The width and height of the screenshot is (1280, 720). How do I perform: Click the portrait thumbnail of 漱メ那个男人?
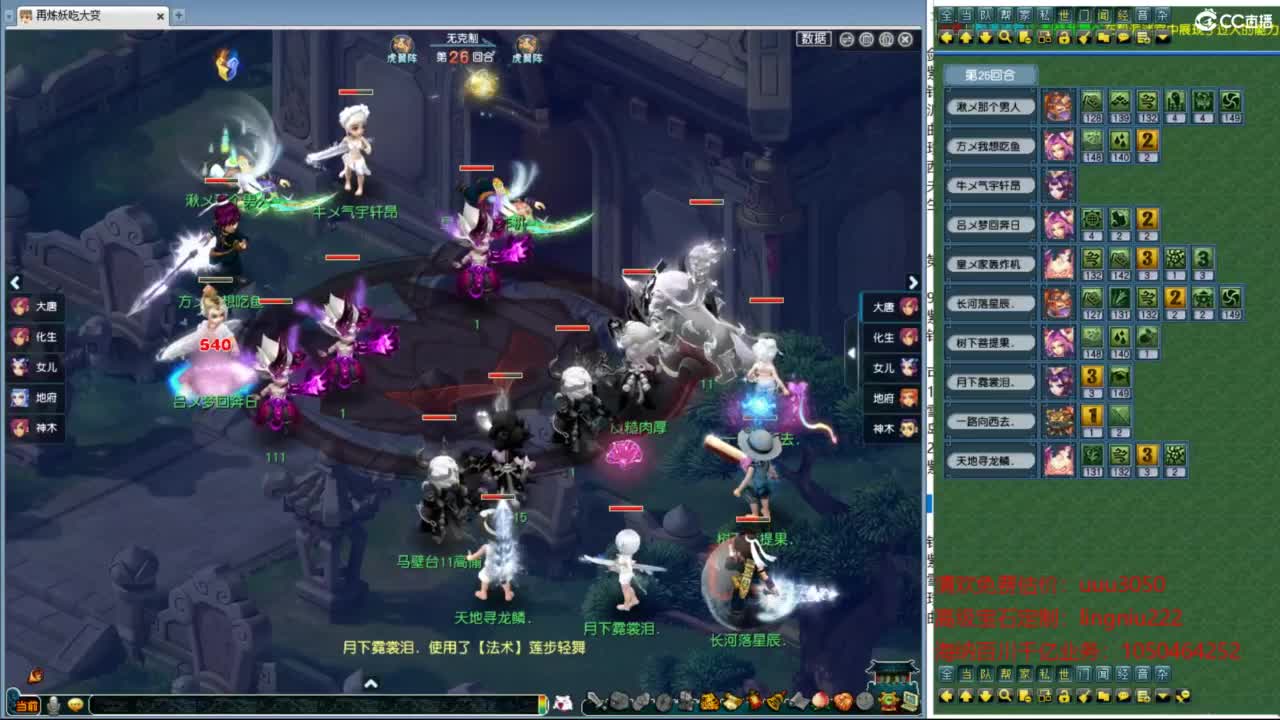pyautogui.click(x=1059, y=107)
